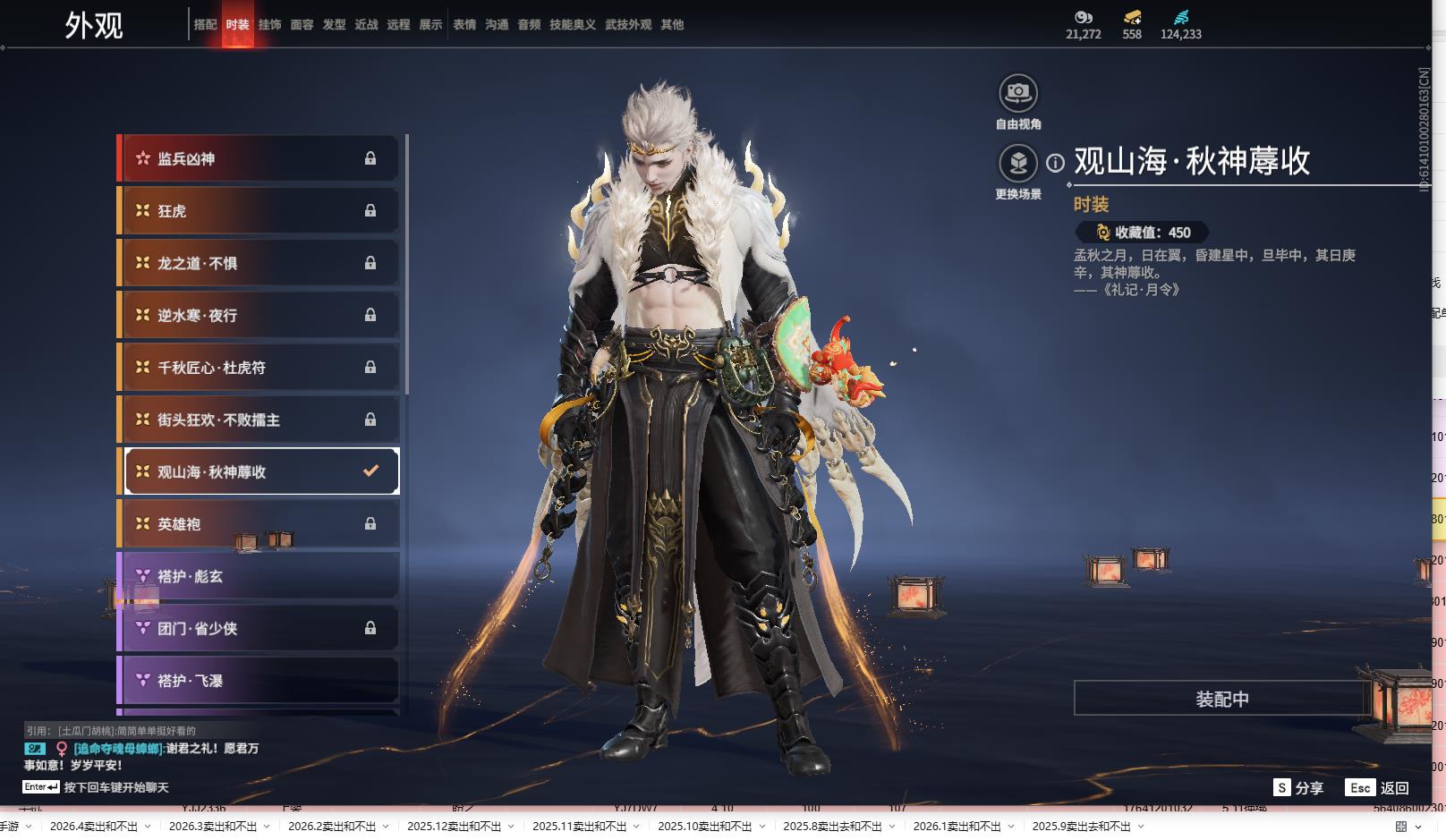This screenshot has height=840, width=1446.
Task: Open the 发型 hairstyle tab
Action: point(334,25)
